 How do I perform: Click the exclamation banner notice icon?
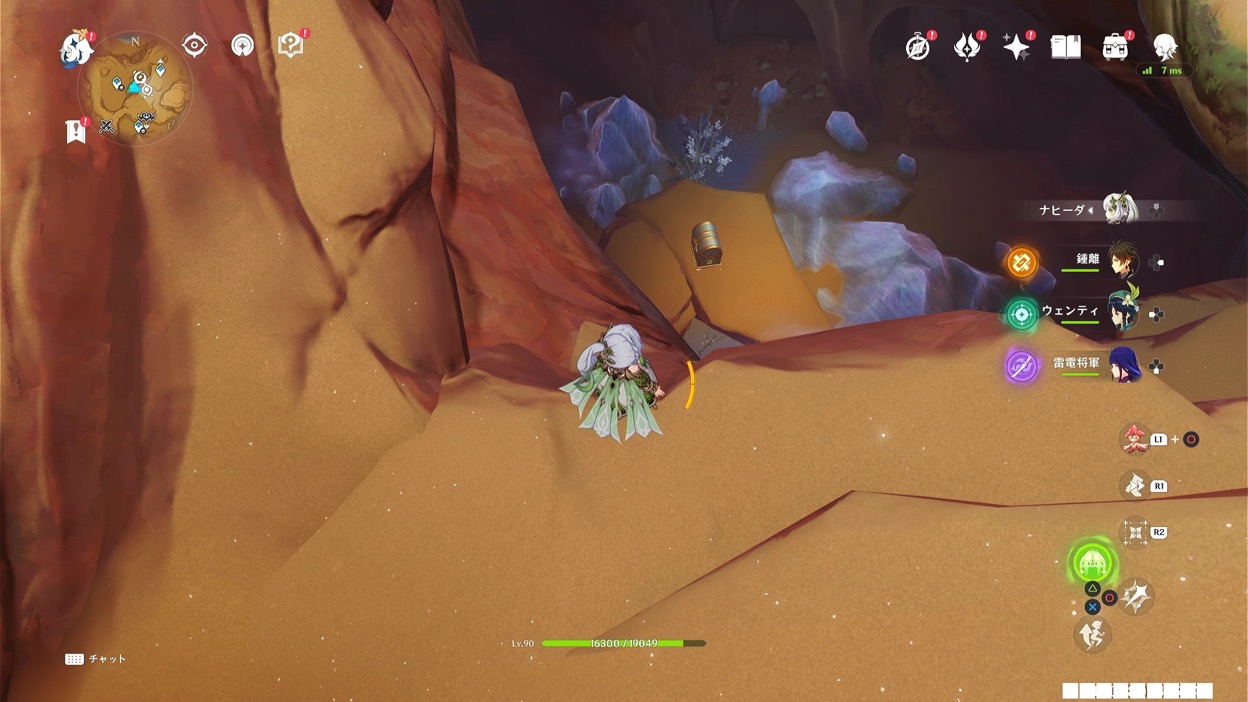(x=76, y=131)
